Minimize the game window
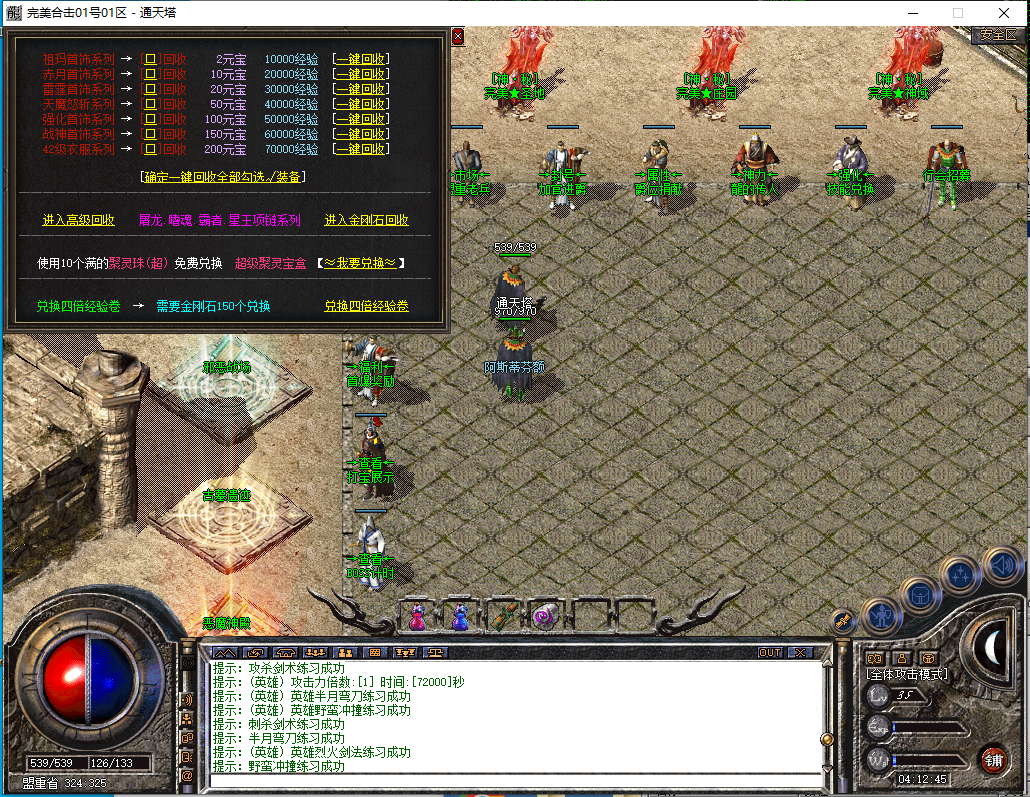The height and width of the screenshot is (797, 1030). click(911, 13)
